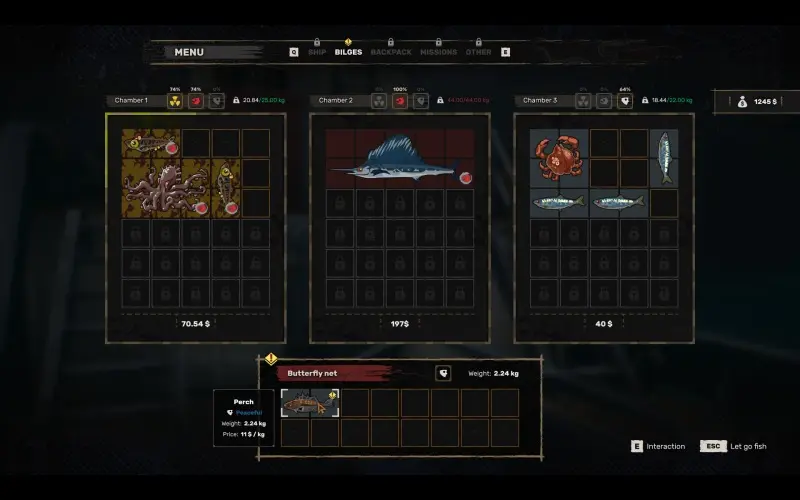Open the Missions tab

[x=438, y=52]
